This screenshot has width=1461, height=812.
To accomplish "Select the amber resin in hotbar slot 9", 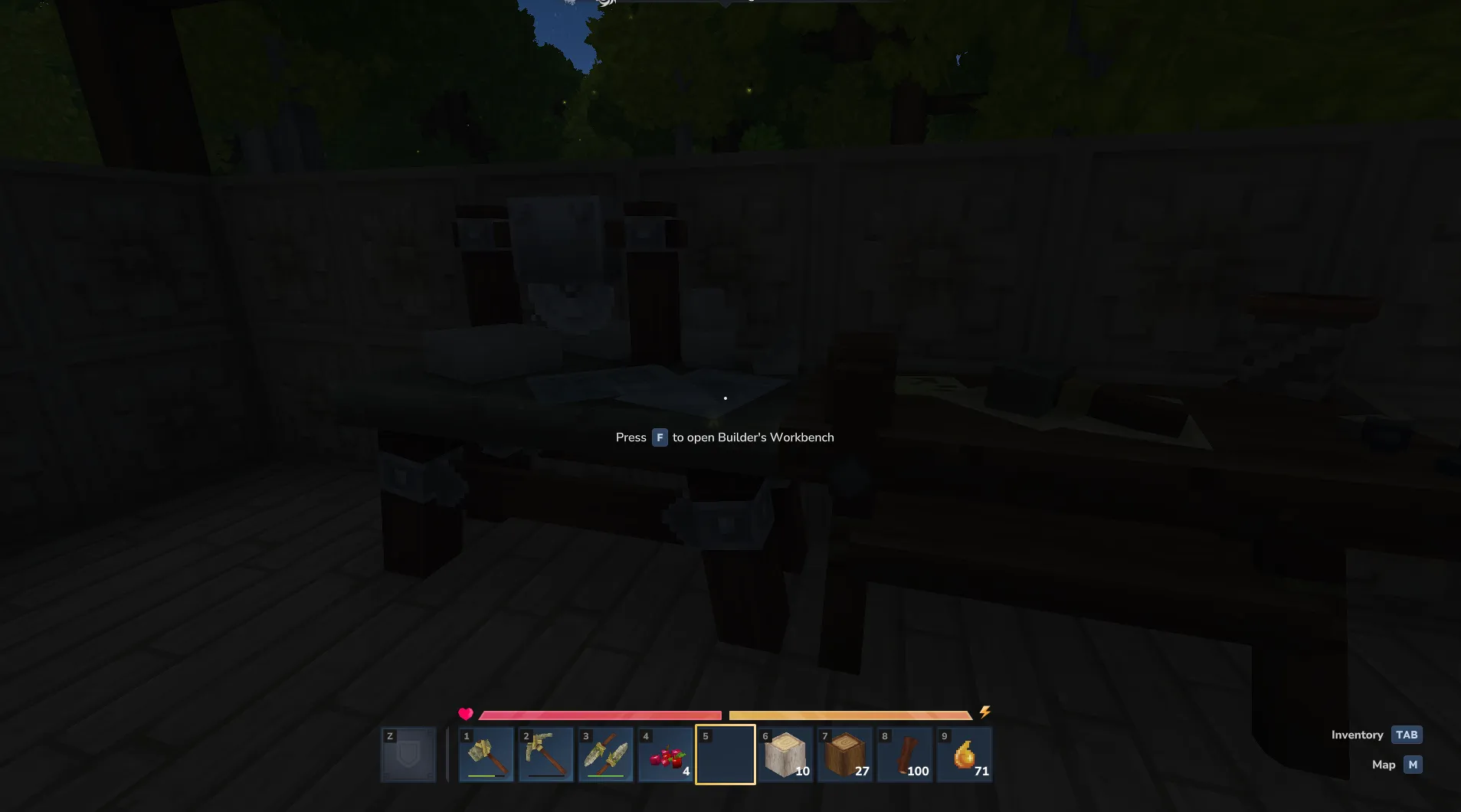I will pyautogui.click(x=964, y=754).
